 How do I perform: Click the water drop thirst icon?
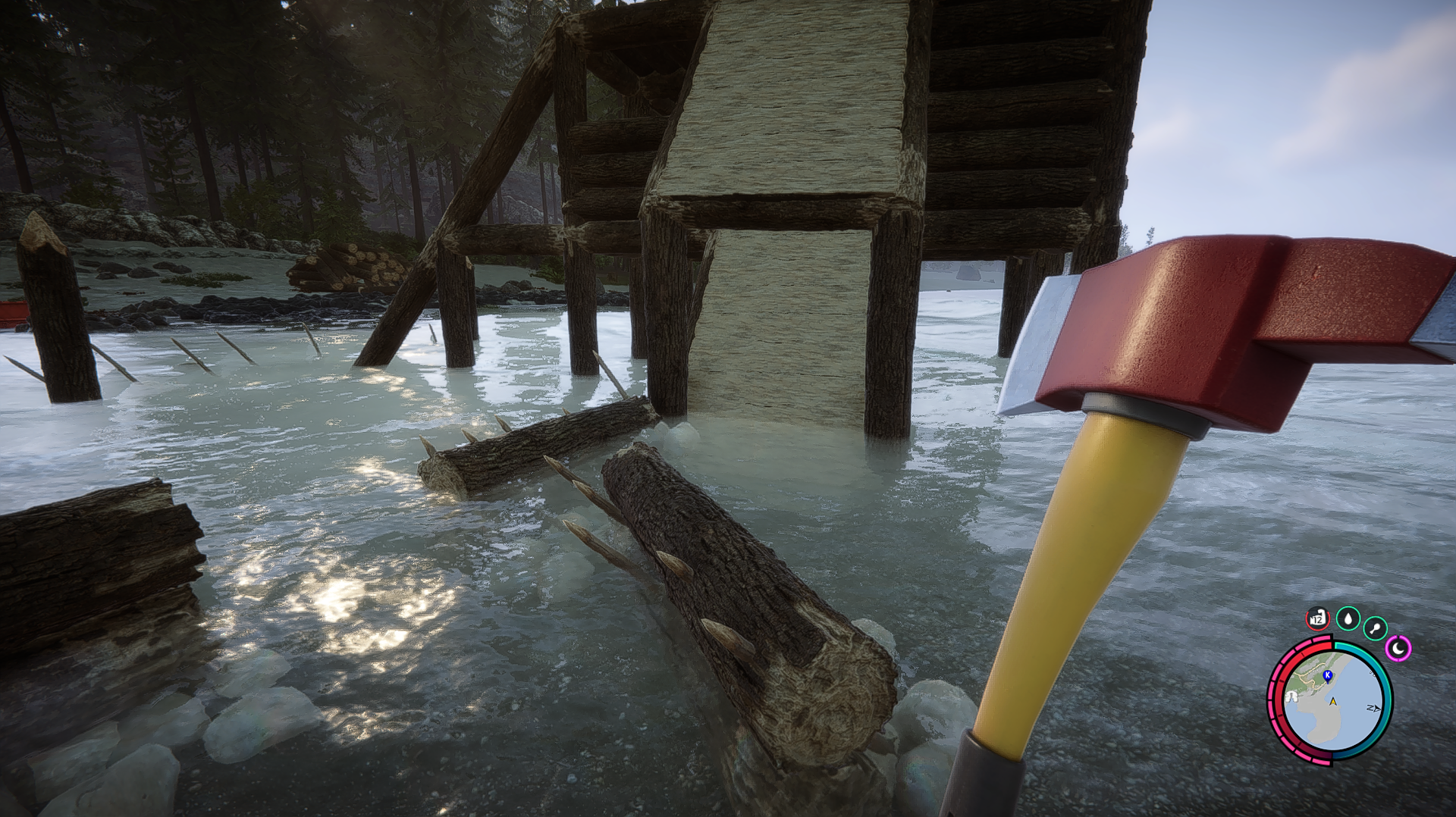(x=1348, y=619)
